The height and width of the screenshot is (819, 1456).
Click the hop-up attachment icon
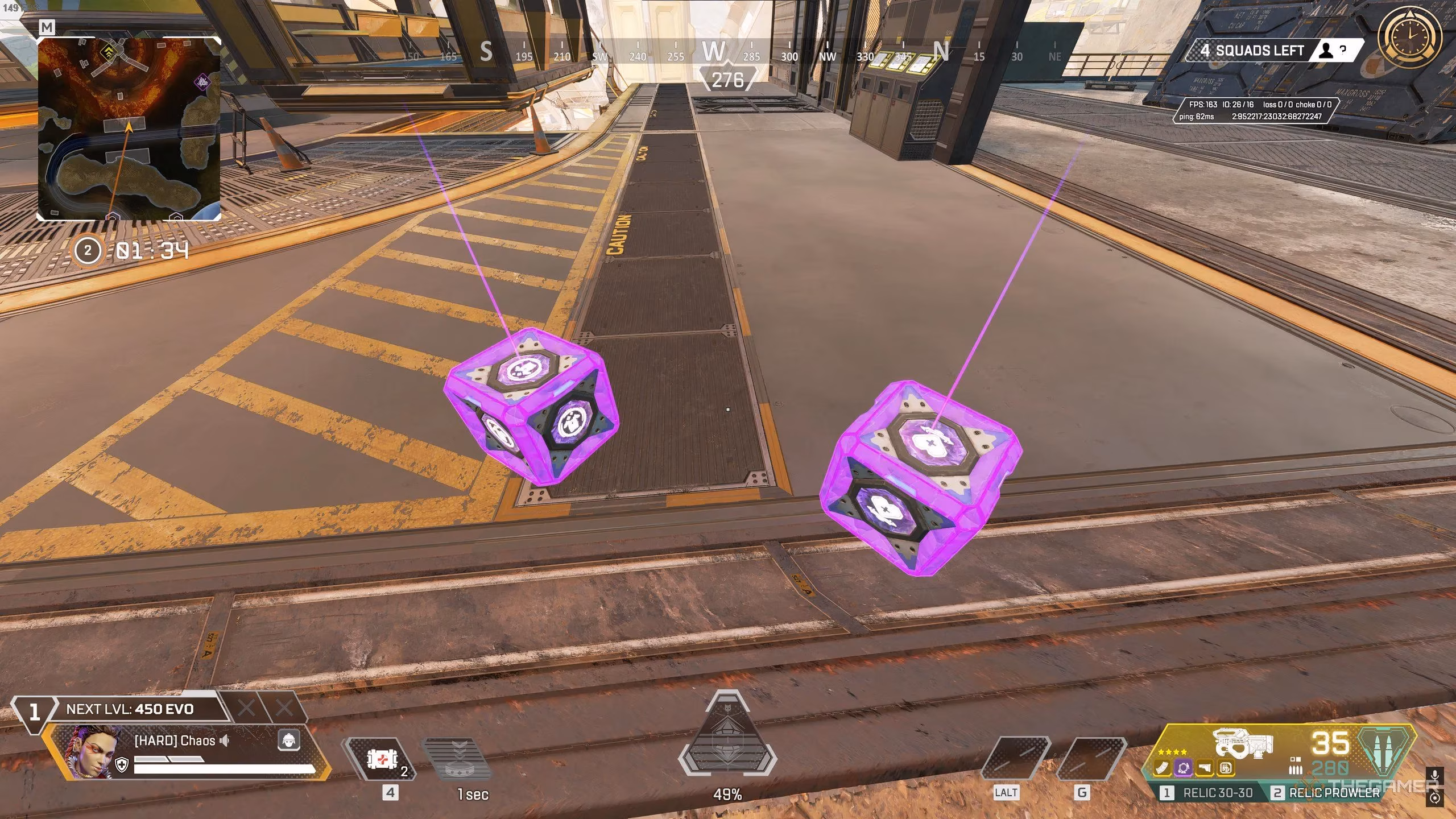click(x=1225, y=768)
